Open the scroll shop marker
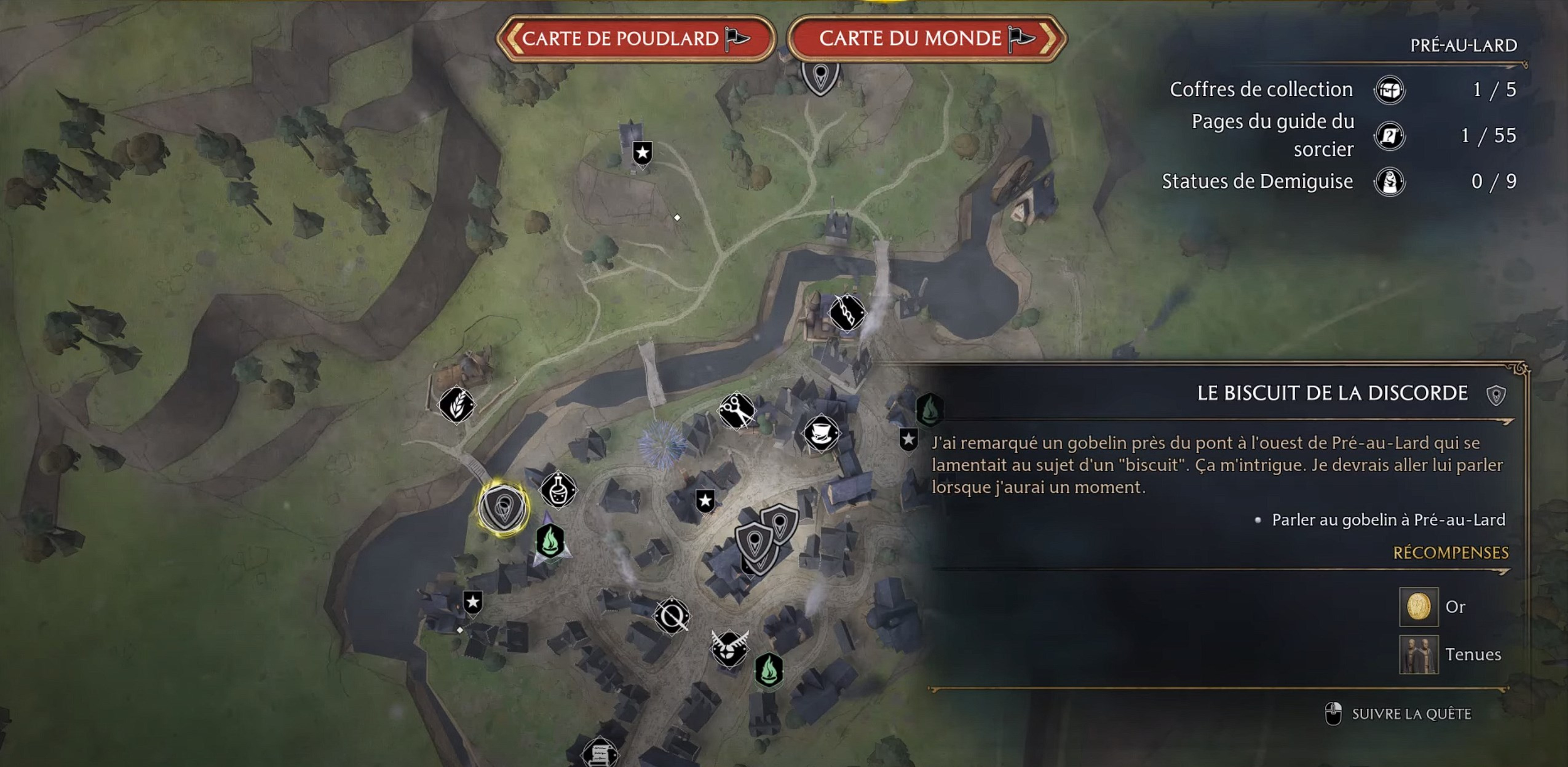The width and height of the screenshot is (1568, 767). pos(600,755)
